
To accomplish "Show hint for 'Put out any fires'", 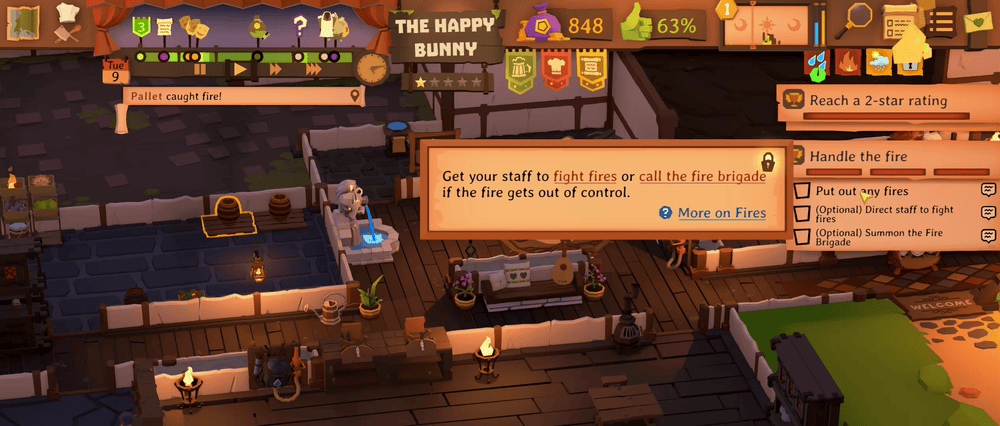I will [988, 190].
